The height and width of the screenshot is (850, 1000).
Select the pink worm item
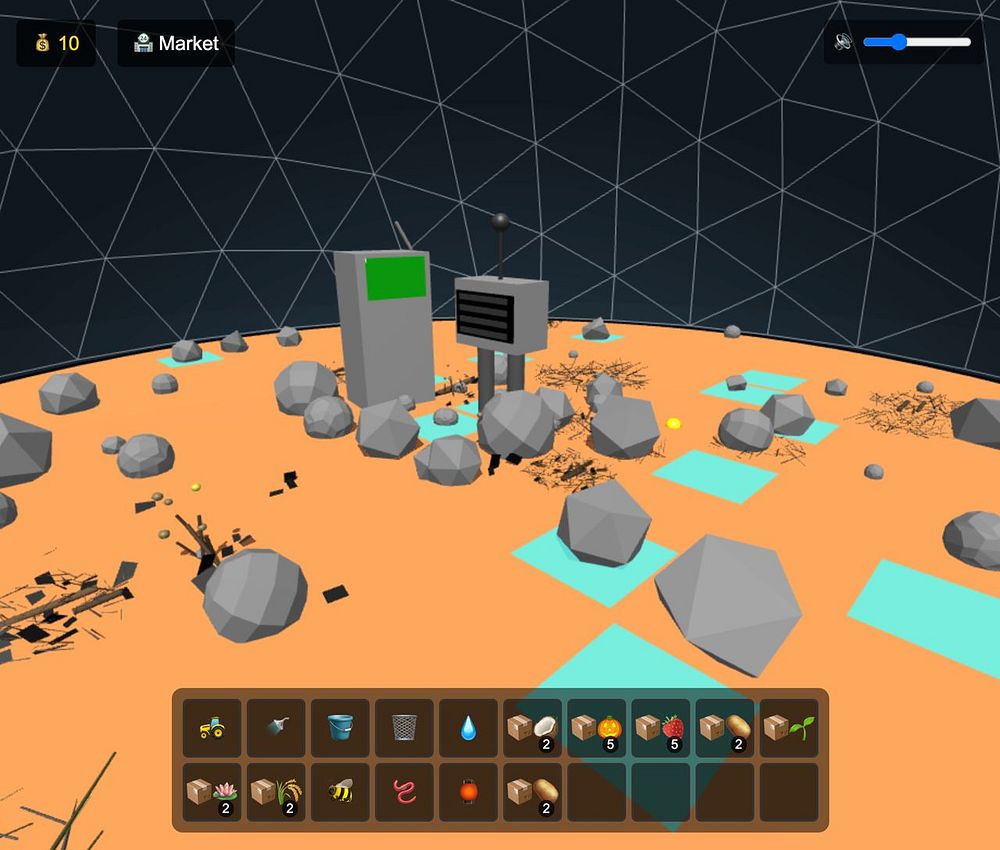404,792
